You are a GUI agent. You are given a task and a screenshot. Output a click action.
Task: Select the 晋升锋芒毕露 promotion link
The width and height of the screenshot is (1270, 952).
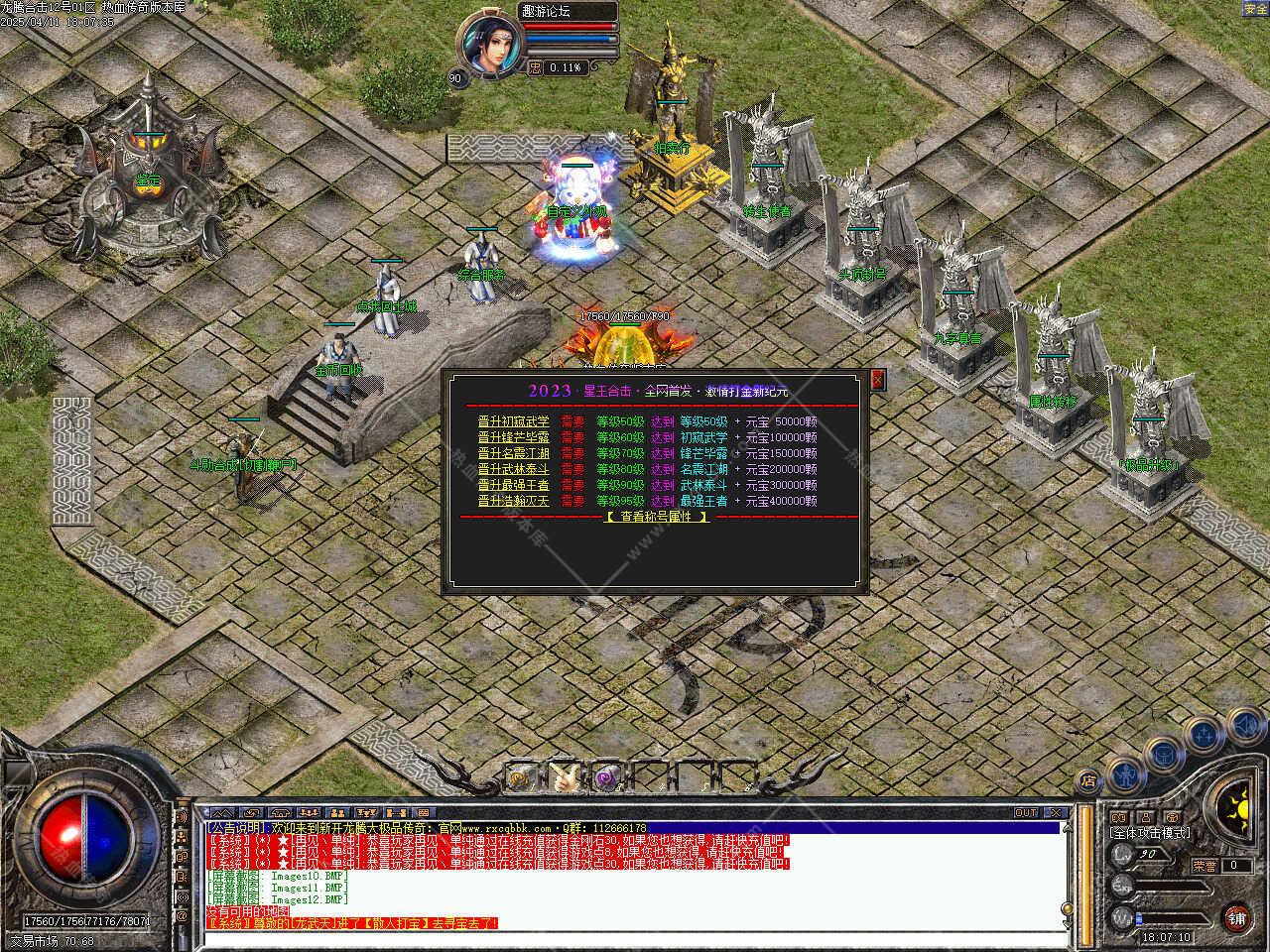pos(513,437)
